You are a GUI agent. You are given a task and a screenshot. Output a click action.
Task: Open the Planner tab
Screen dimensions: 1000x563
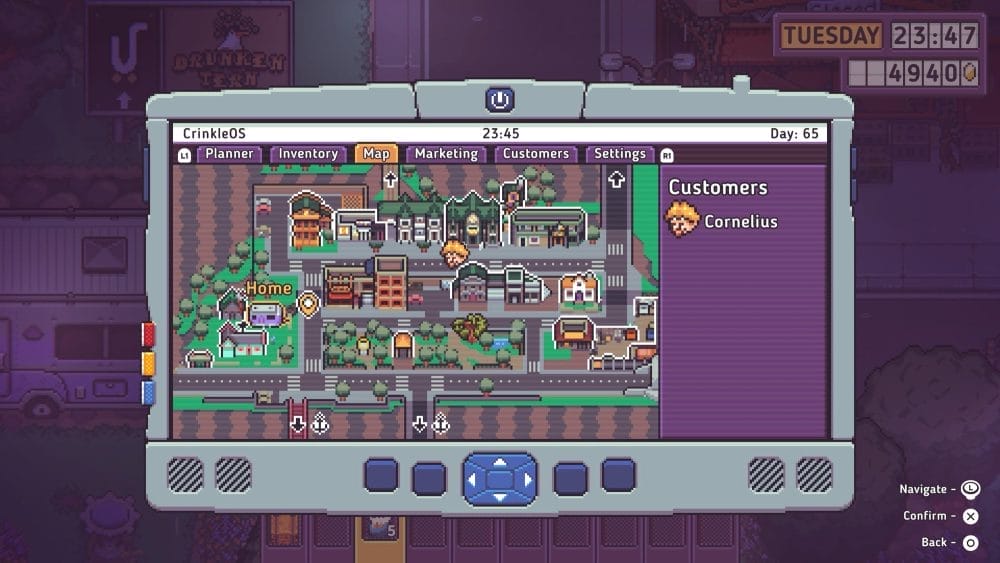(230, 154)
